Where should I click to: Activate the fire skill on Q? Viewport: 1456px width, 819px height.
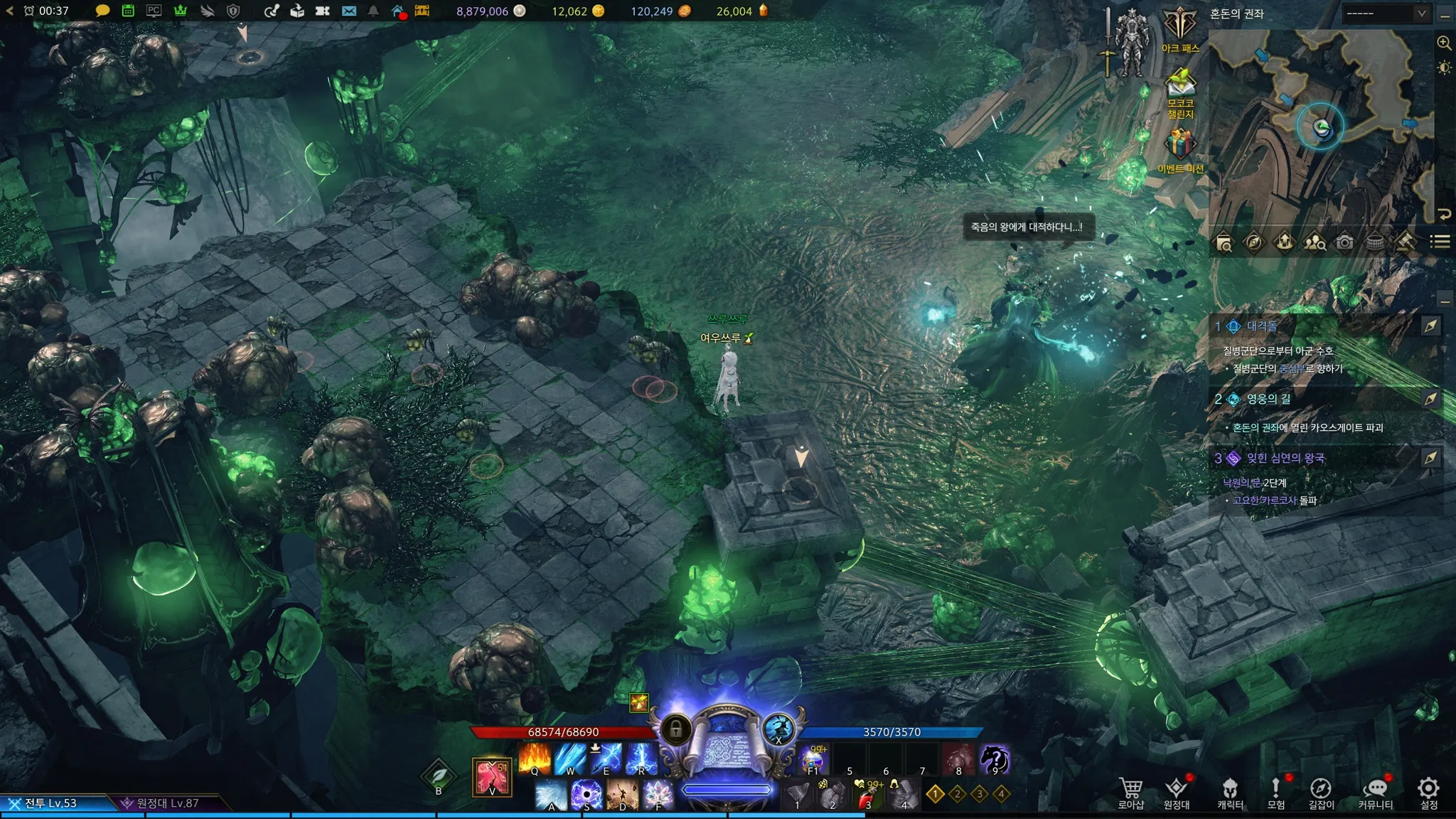[535, 758]
